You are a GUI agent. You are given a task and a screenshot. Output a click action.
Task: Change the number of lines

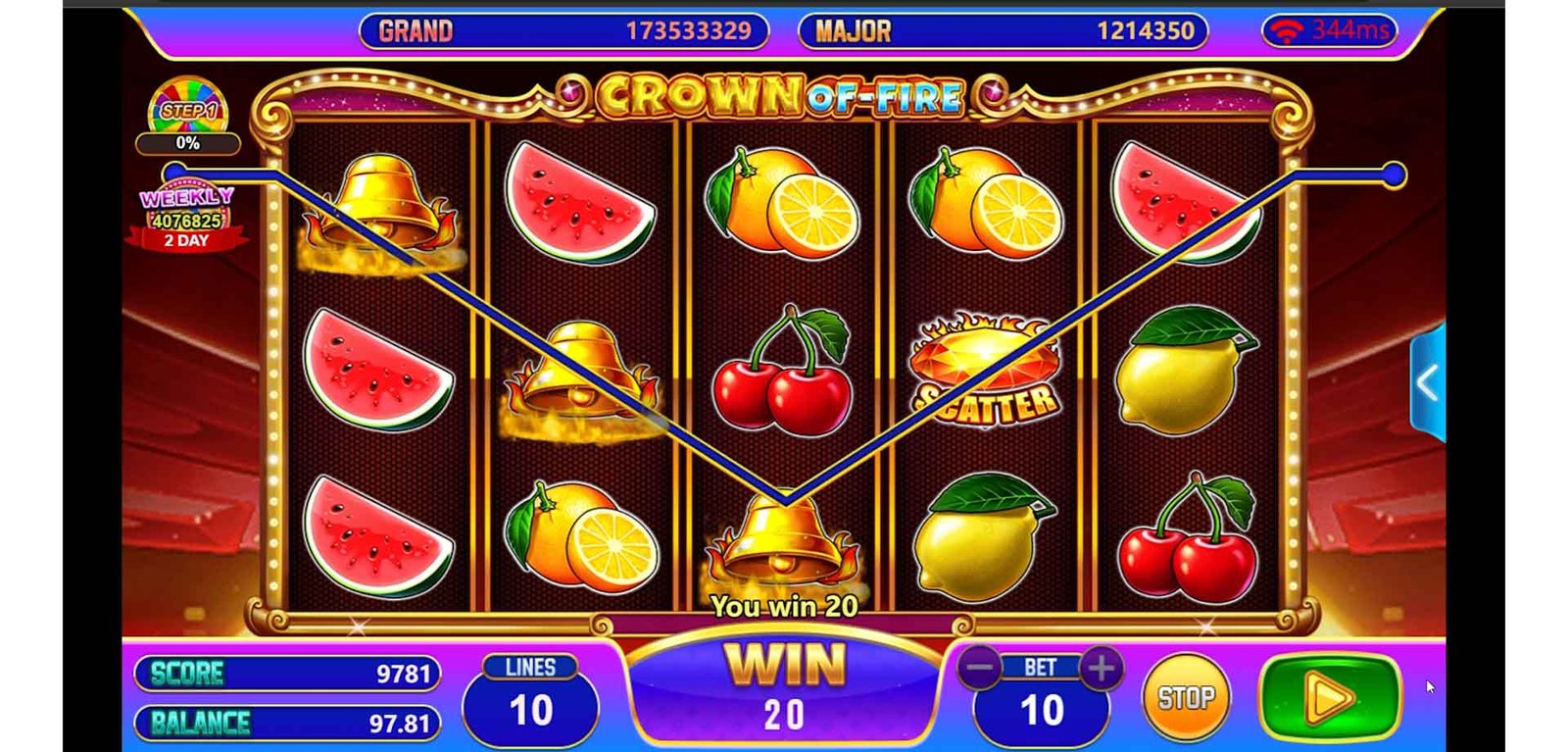(530, 698)
